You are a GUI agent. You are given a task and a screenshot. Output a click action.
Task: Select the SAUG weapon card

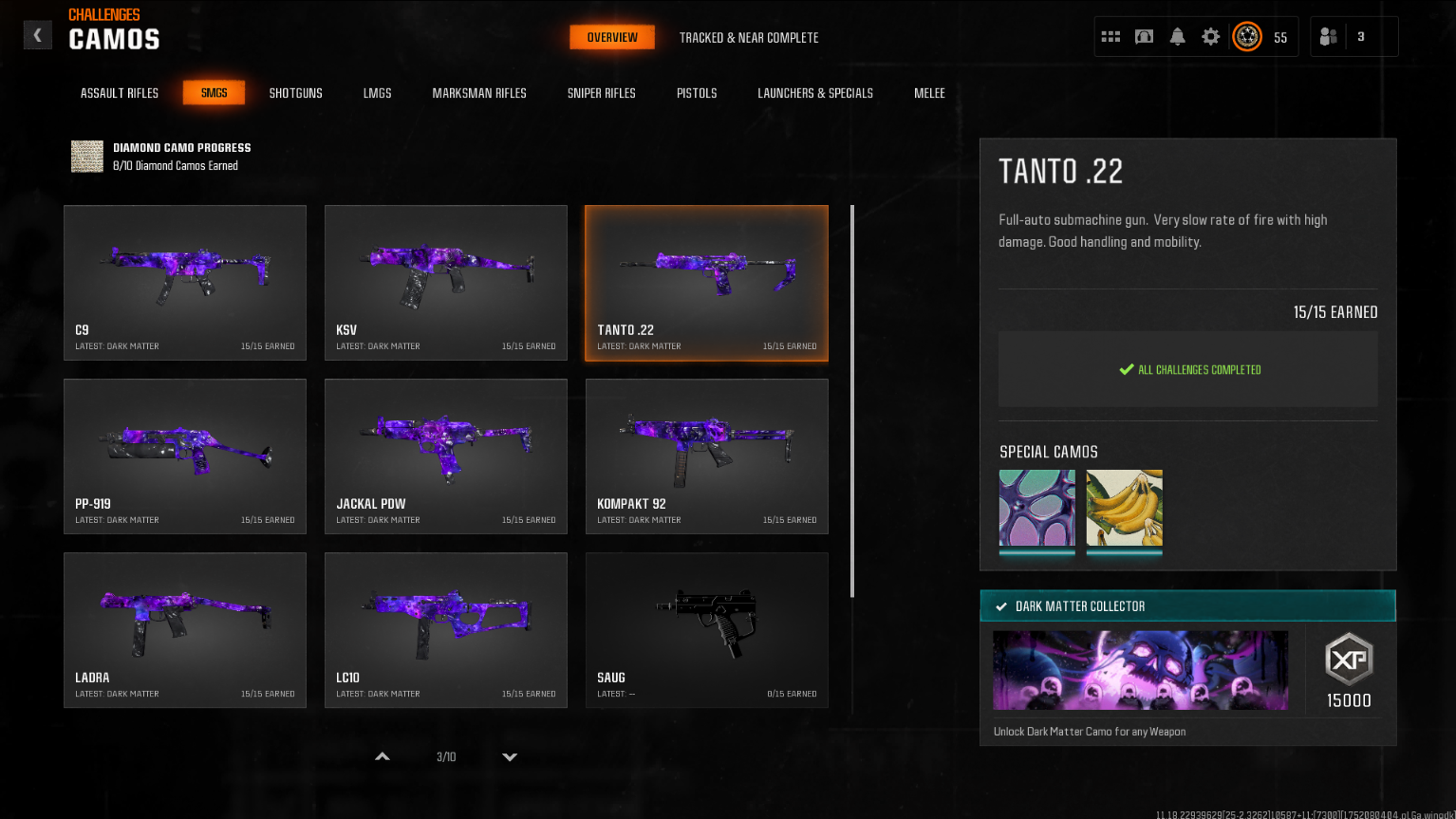tap(706, 630)
